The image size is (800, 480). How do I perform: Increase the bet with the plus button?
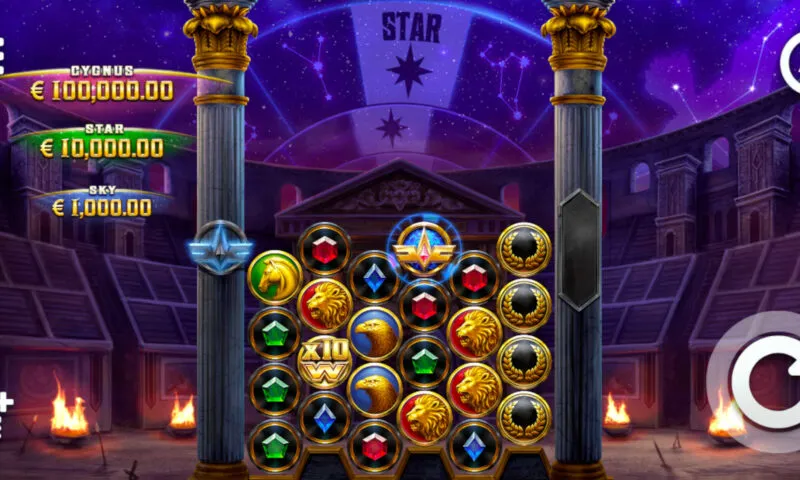[4, 403]
